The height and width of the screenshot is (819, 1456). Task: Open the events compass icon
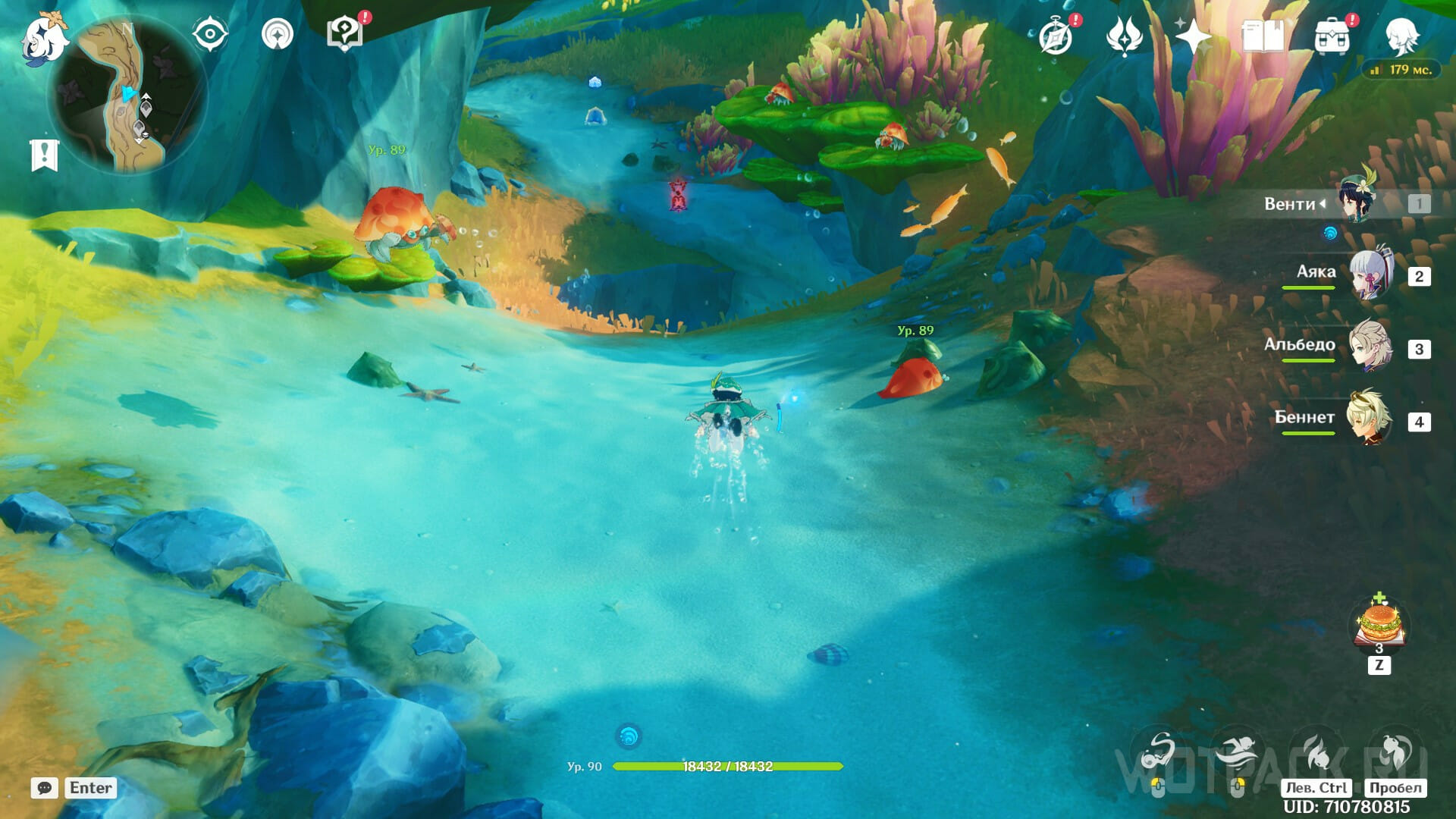pyautogui.click(x=1056, y=36)
